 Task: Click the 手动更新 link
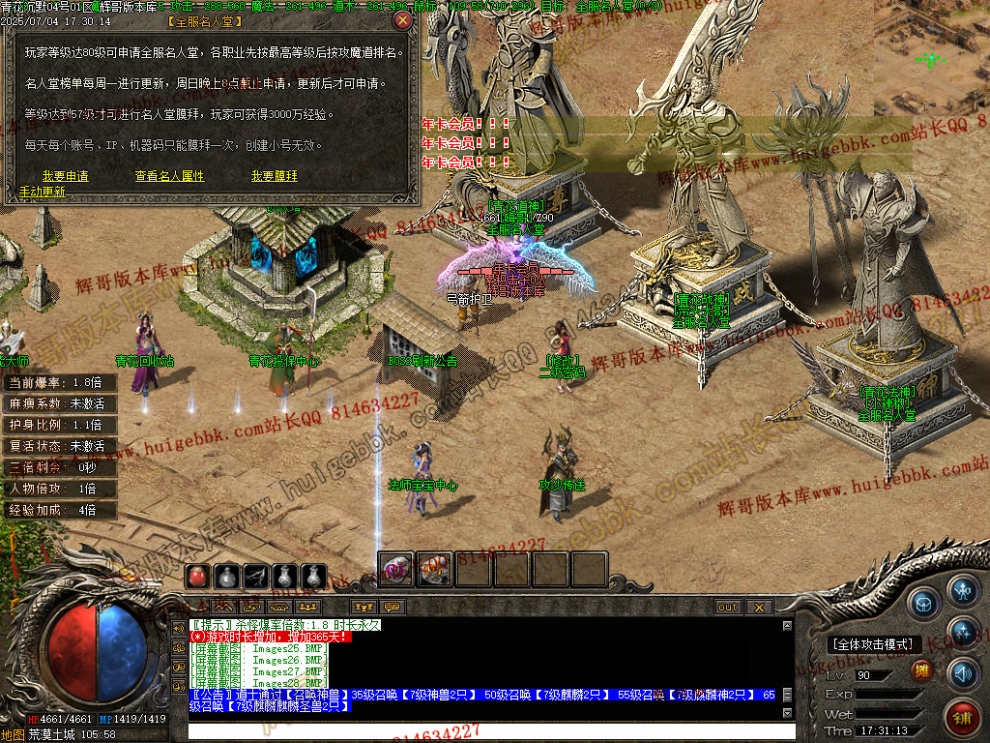pyautogui.click(x=42, y=192)
